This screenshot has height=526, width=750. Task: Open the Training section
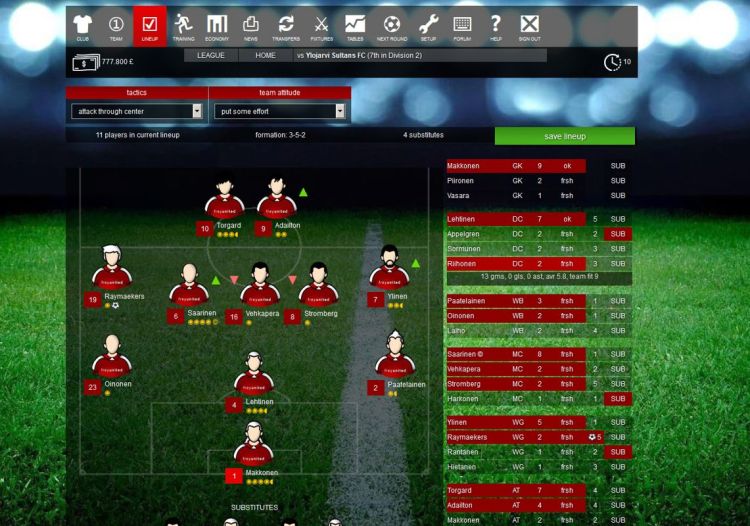point(183,26)
